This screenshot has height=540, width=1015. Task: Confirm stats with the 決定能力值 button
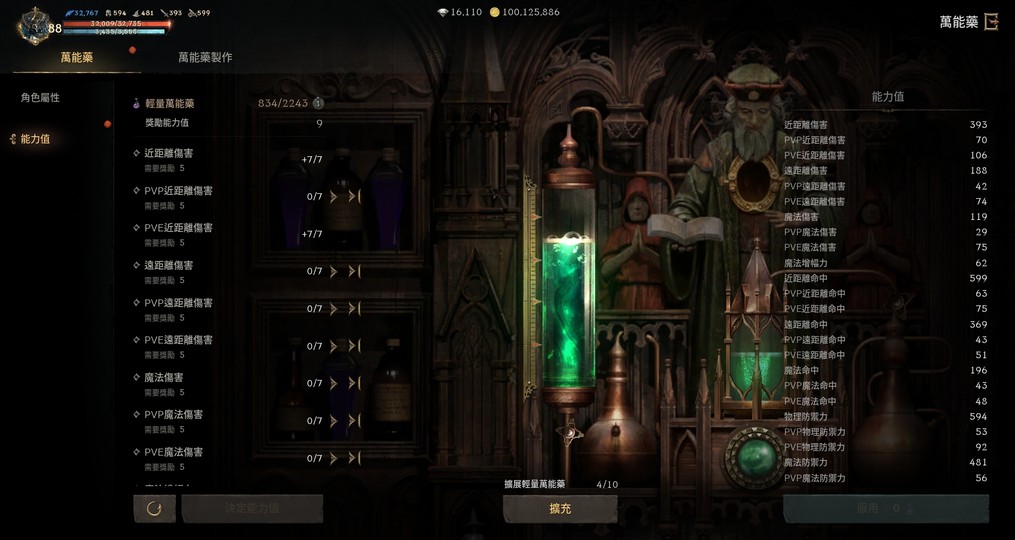[x=251, y=509]
